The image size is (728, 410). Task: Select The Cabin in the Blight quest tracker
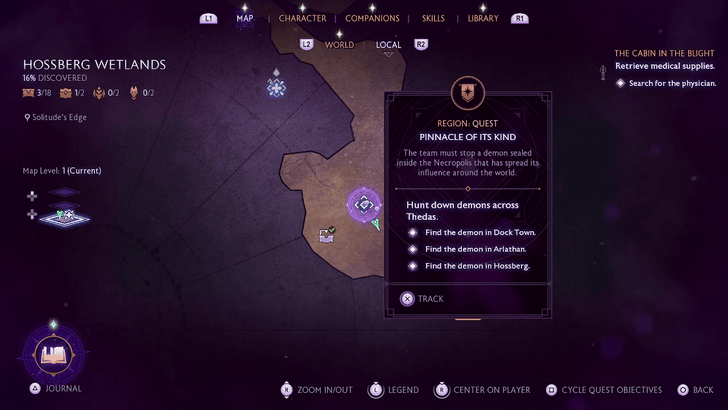(x=663, y=53)
